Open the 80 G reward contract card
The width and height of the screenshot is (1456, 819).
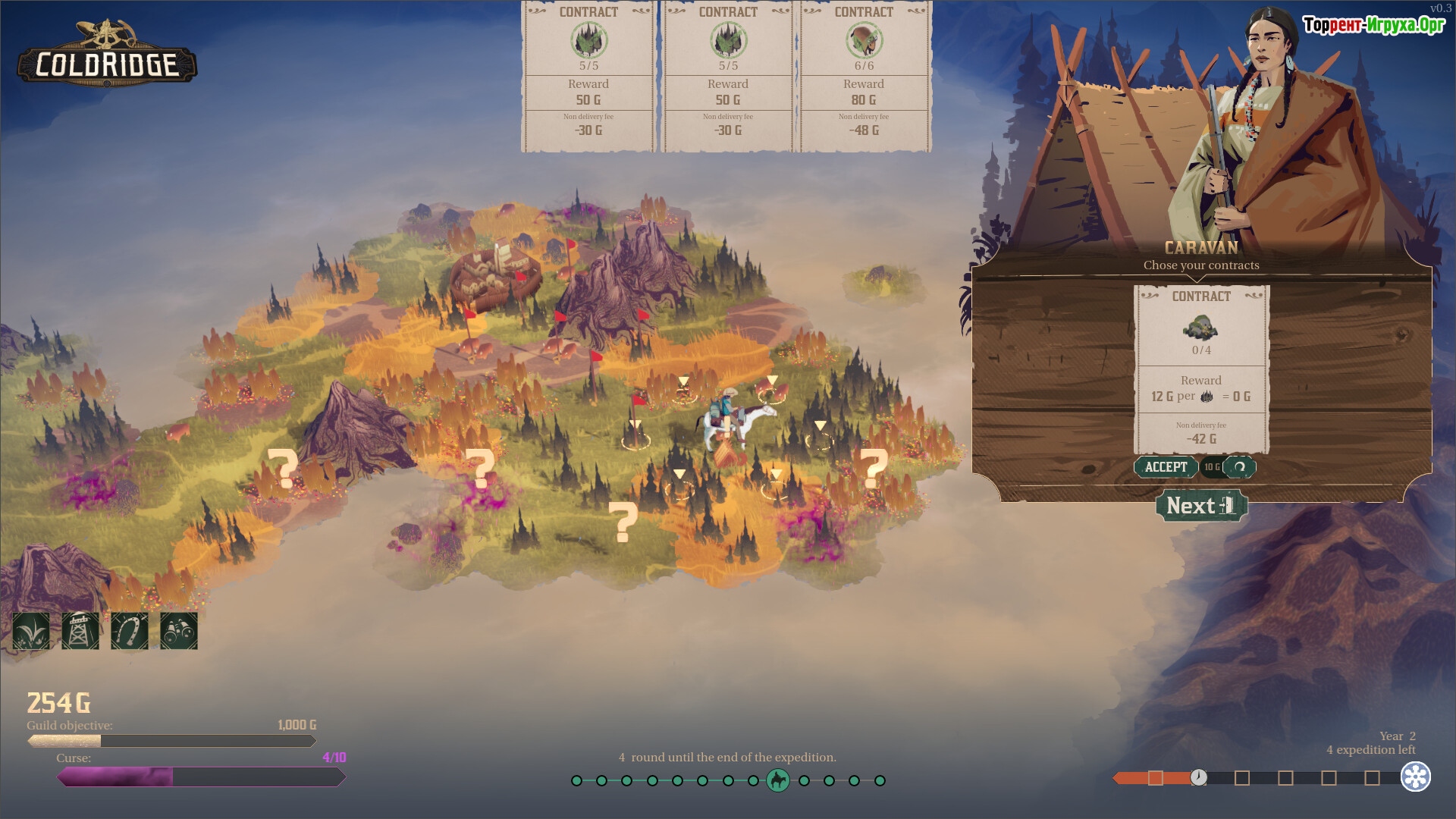pos(864,76)
